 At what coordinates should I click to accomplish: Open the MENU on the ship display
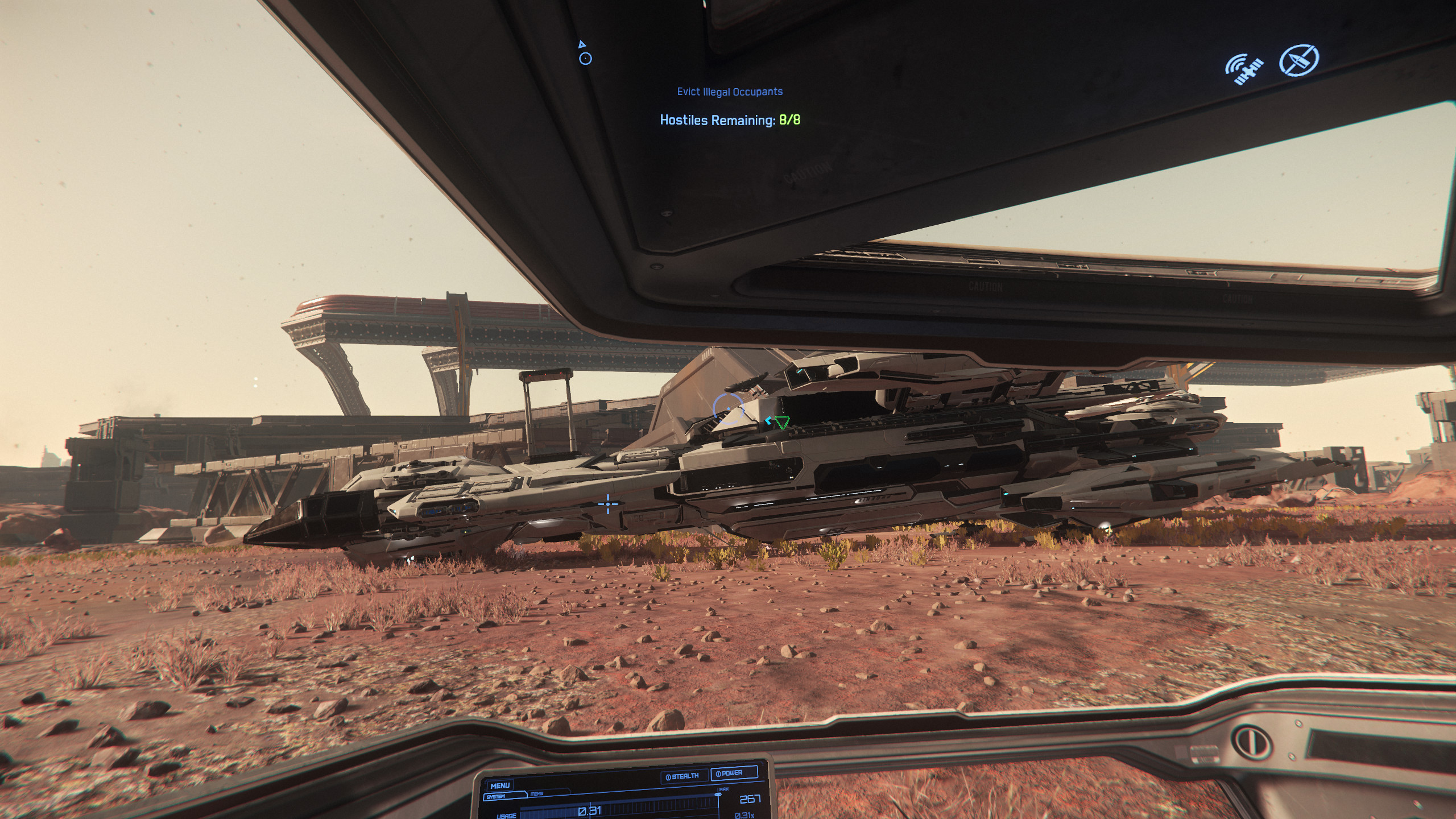(x=500, y=785)
